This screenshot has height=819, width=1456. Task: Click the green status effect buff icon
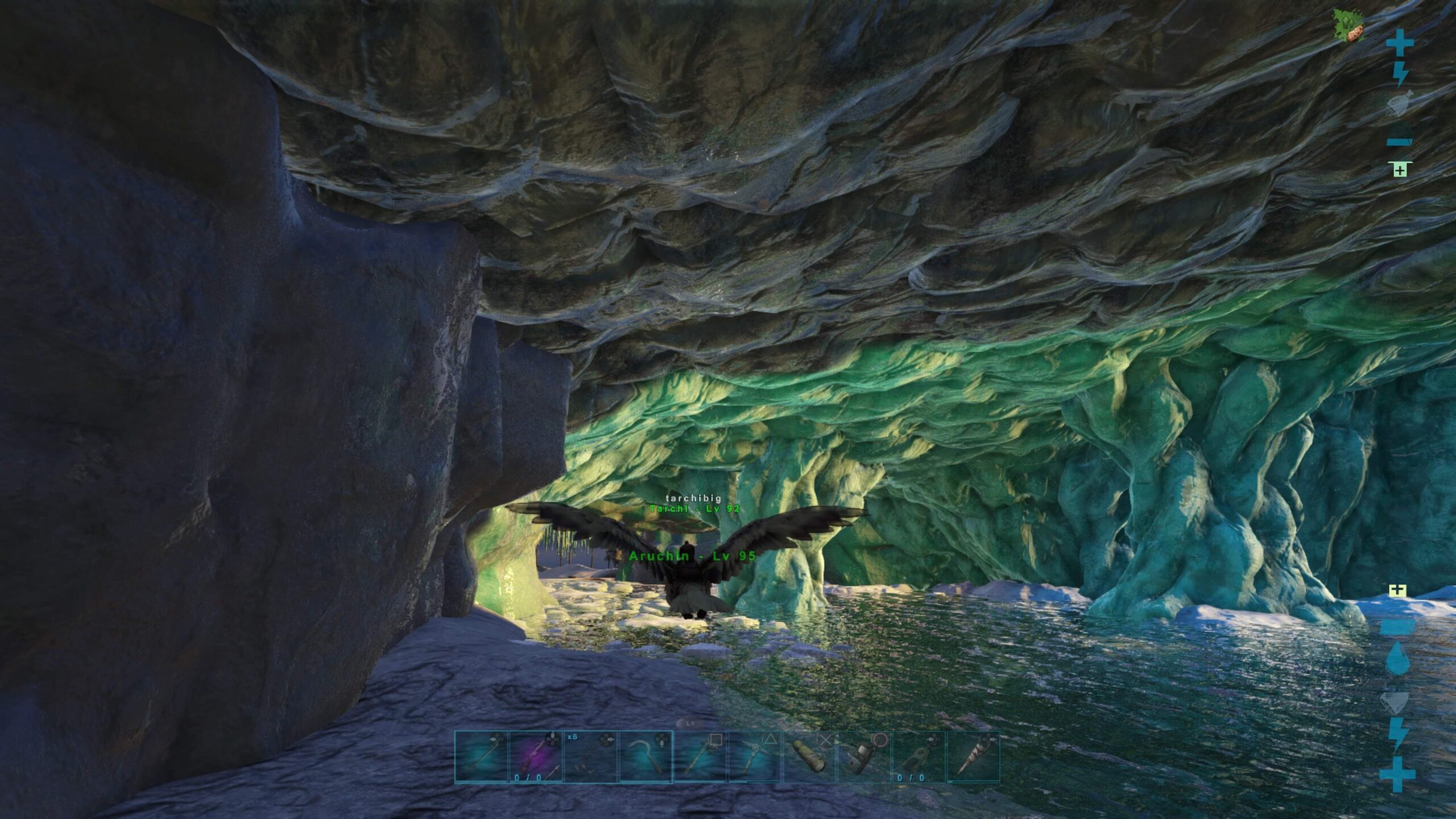[x=1348, y=26]
